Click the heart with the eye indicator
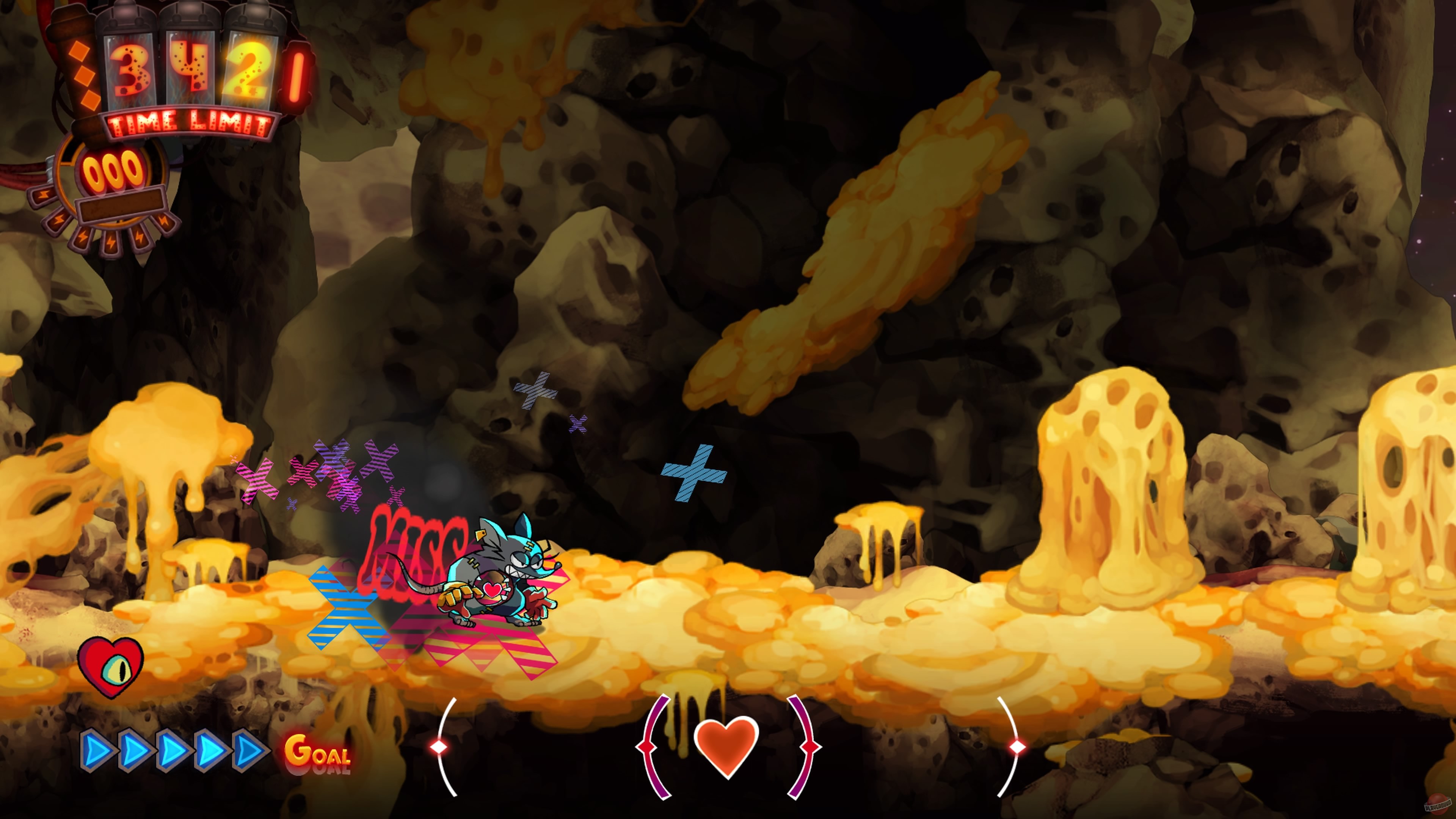Image resolution: width=1456 pixels, height=819 pixels. pos(111,665)
